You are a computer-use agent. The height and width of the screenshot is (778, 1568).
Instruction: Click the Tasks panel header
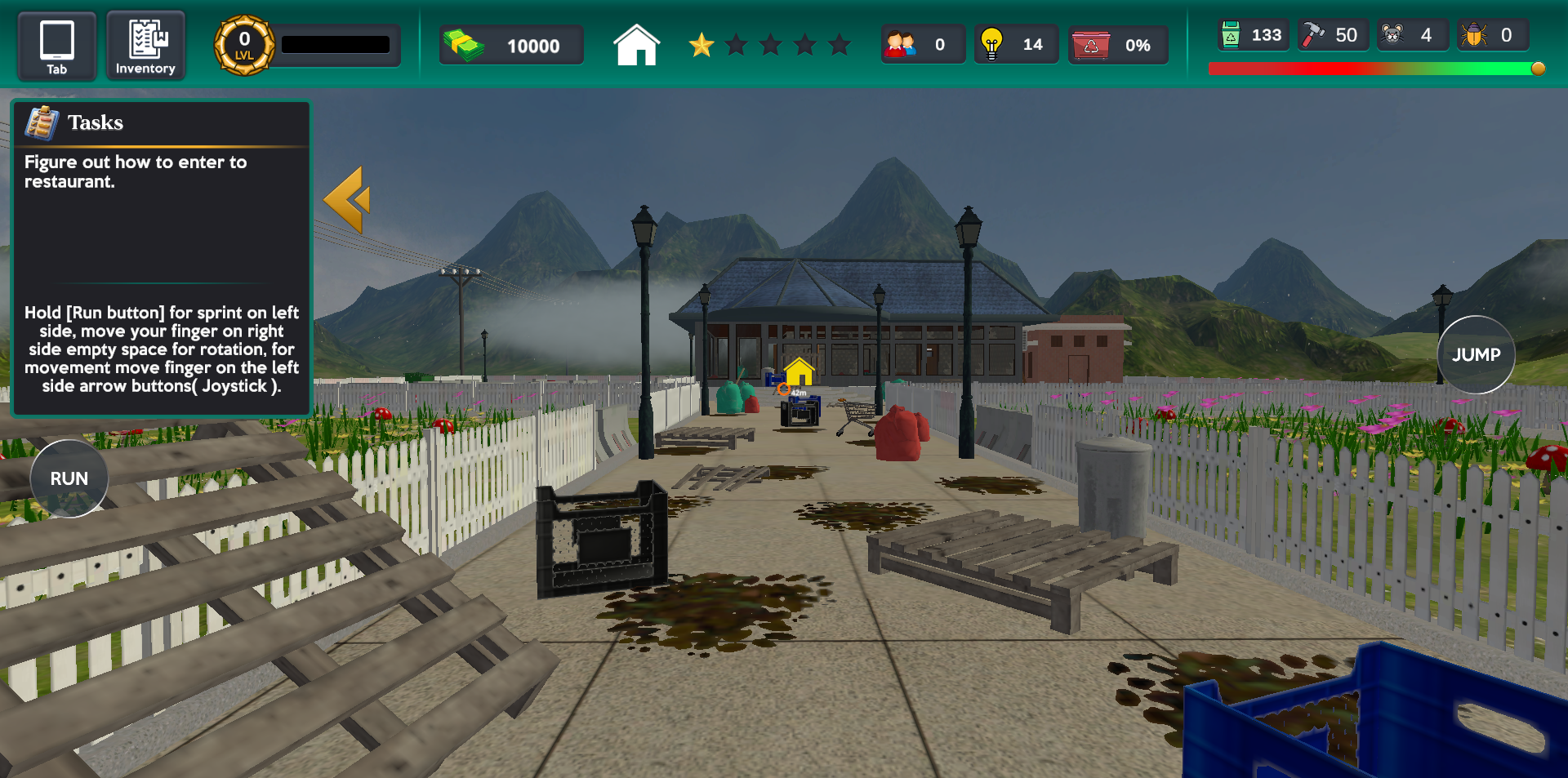click(x=96, y=122)
